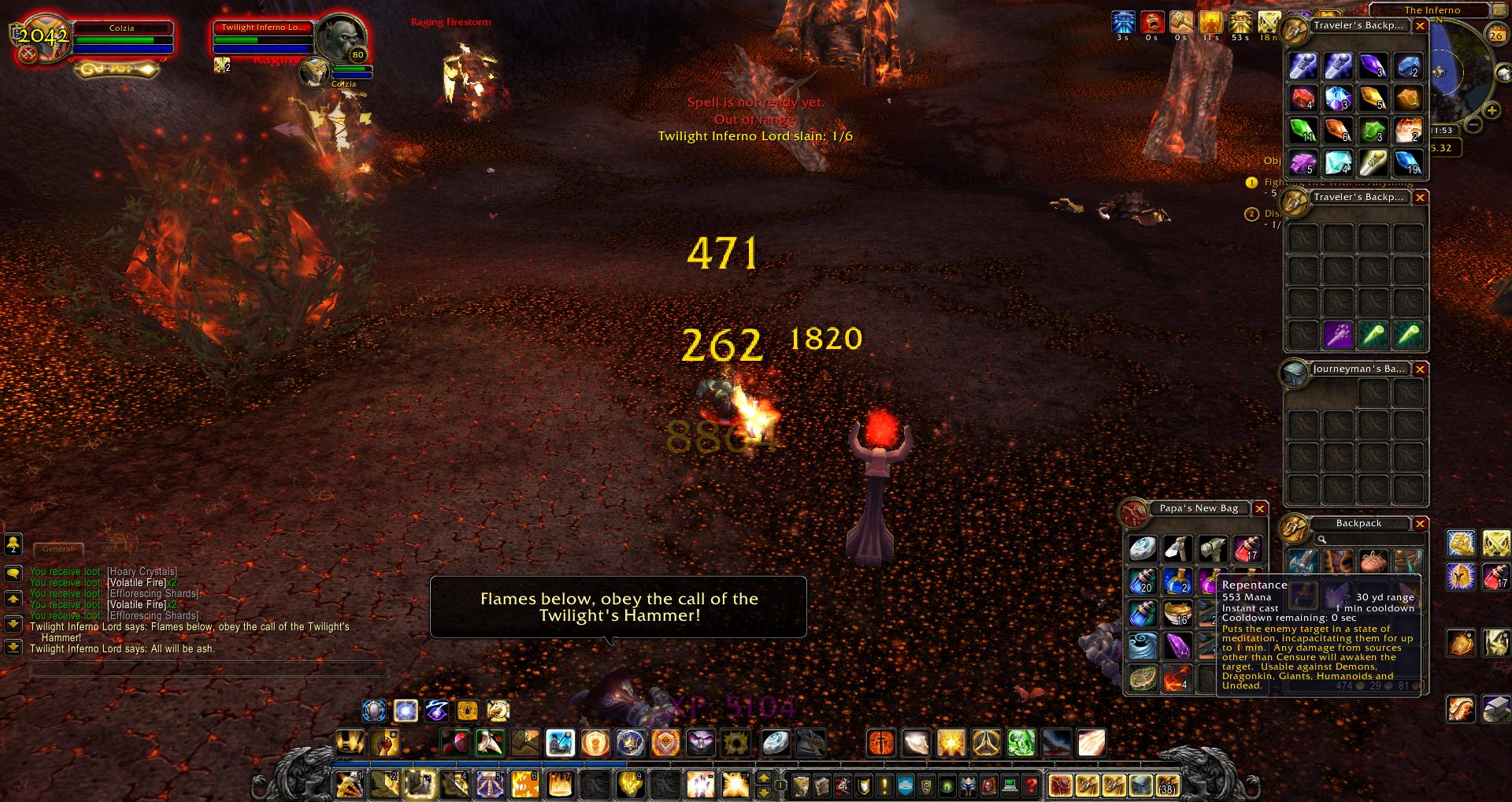Open the red question mark Help button
Image resolution: width=1512 pixels, height=802 pixels.
(x=1031, y=785)
